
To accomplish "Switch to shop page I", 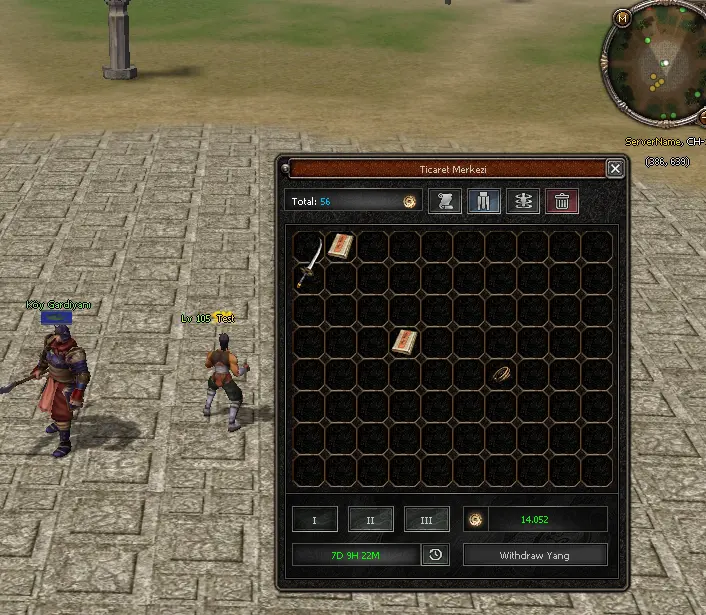I will click(x=315, y=520).
